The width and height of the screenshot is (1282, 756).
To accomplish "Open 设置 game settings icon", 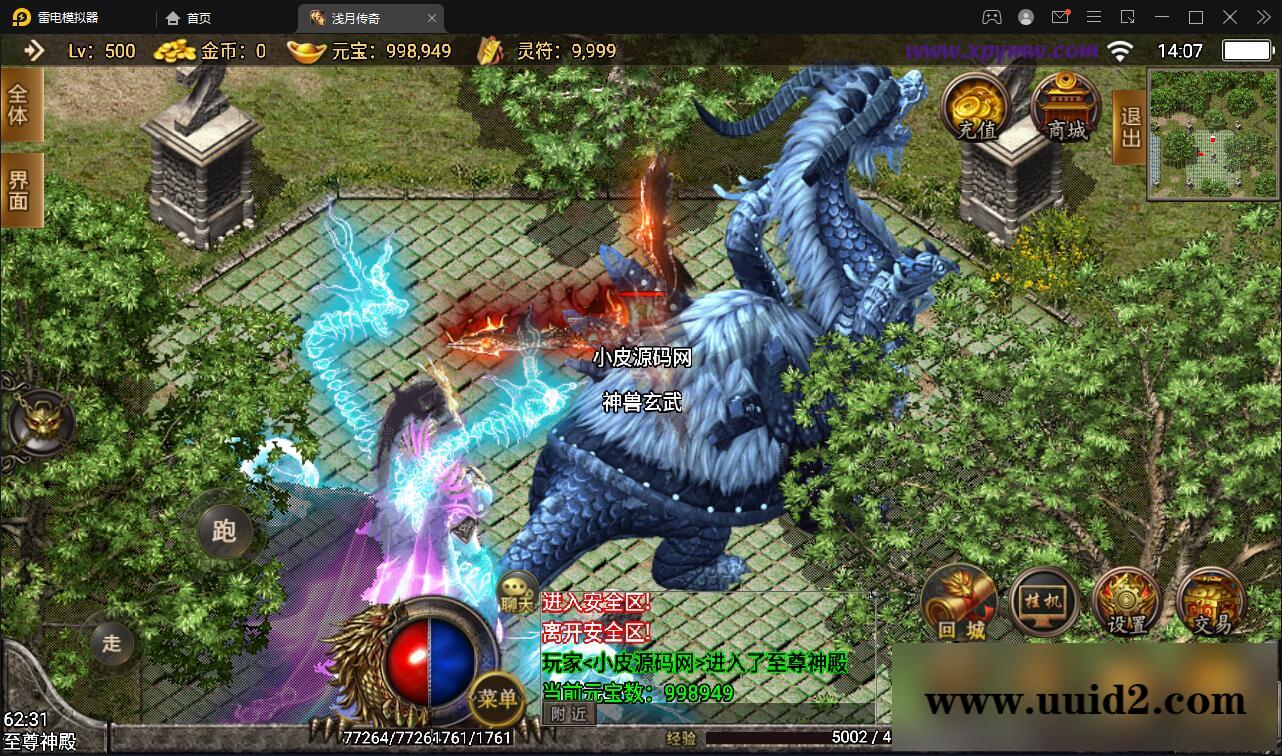I will [1126, 601].
